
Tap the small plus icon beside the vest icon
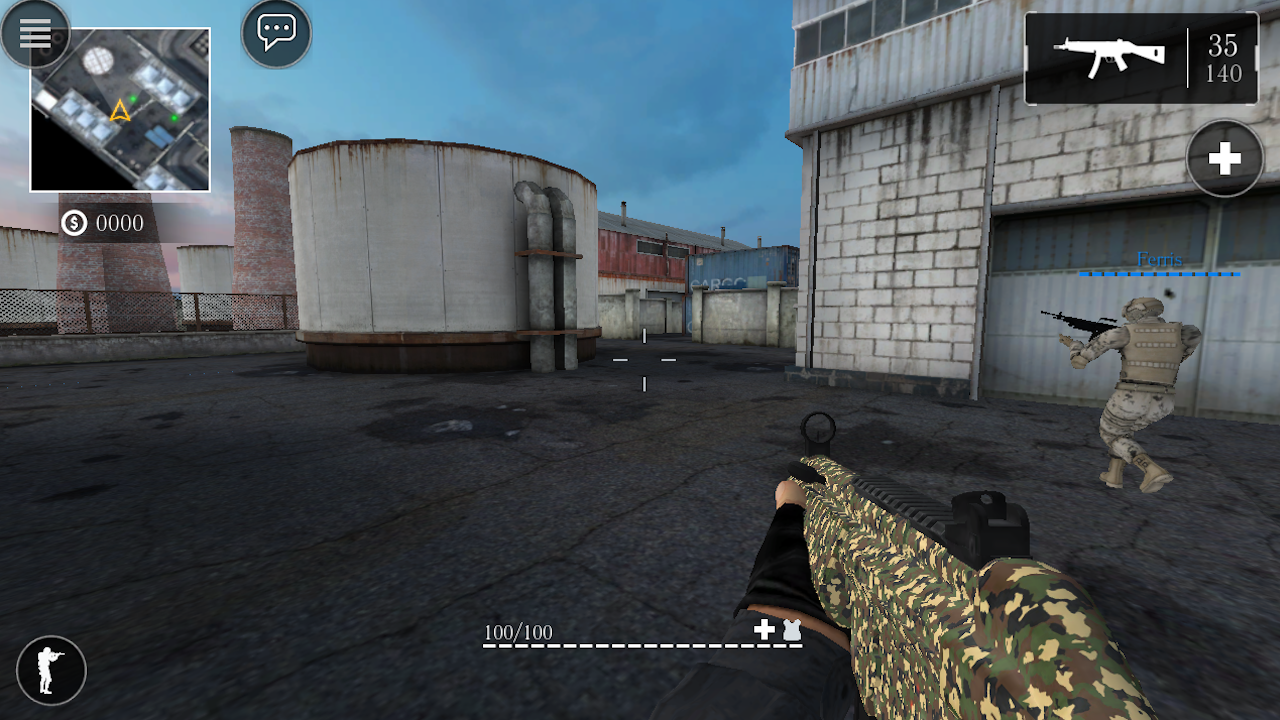click(x=763, y=630)
